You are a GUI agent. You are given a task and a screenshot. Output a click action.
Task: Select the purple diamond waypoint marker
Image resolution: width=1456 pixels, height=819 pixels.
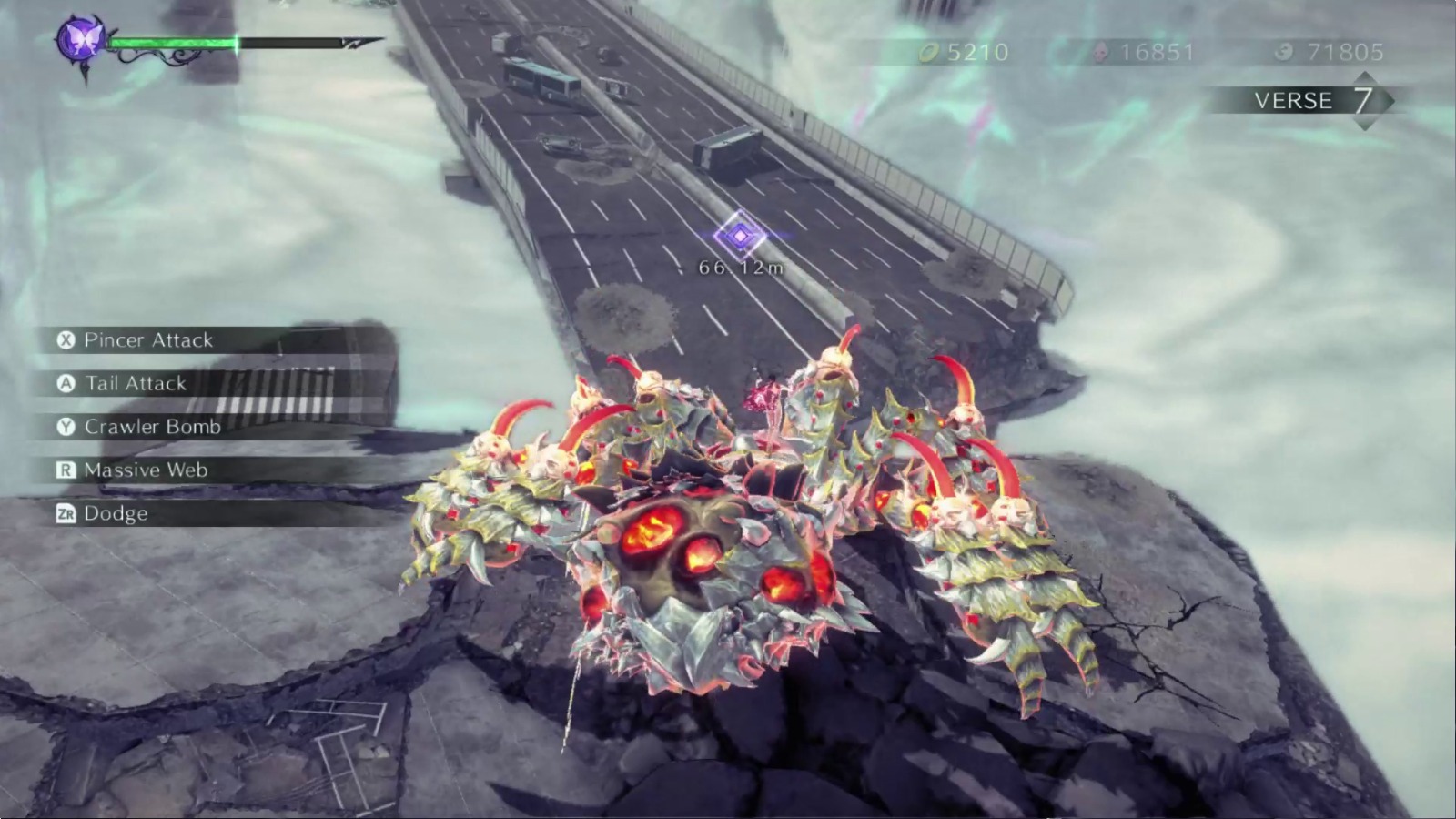pyautogui.click(x=739, y=234)
